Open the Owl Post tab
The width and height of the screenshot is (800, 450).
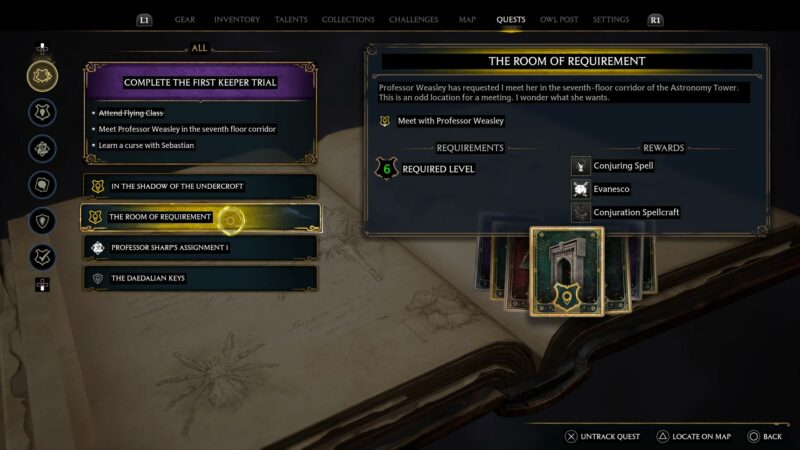561,19
